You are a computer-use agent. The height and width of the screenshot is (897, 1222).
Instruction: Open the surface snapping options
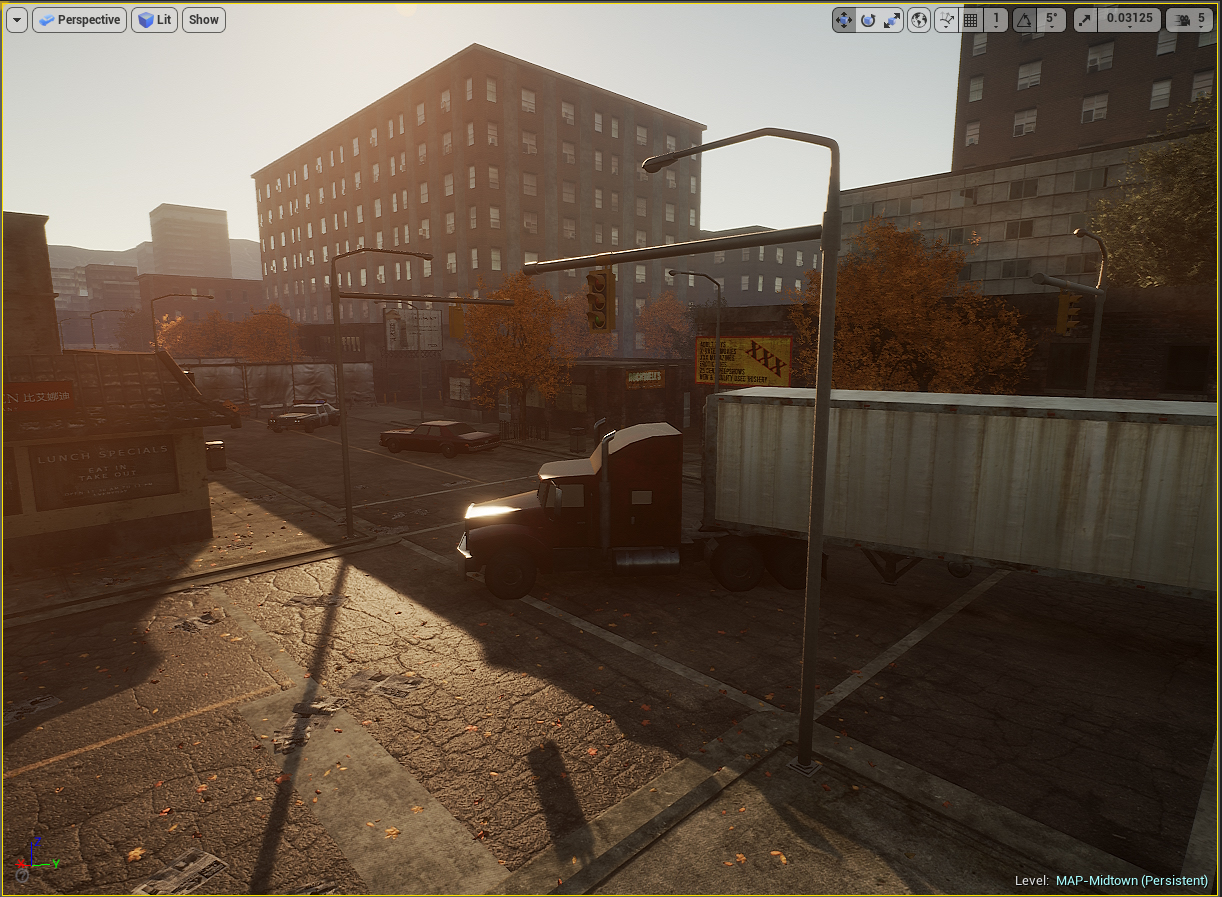946,20
